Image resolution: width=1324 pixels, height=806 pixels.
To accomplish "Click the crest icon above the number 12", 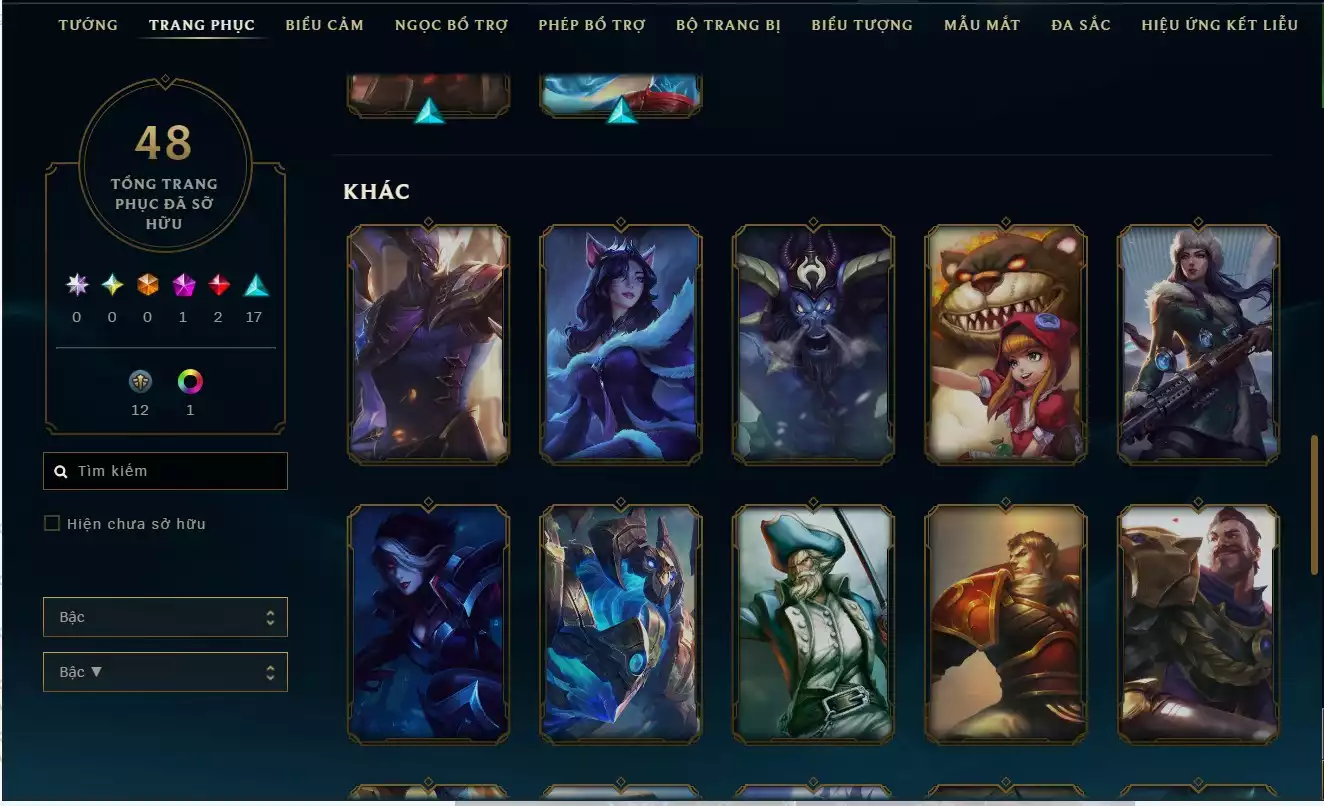I will click(x=140, y=381).
